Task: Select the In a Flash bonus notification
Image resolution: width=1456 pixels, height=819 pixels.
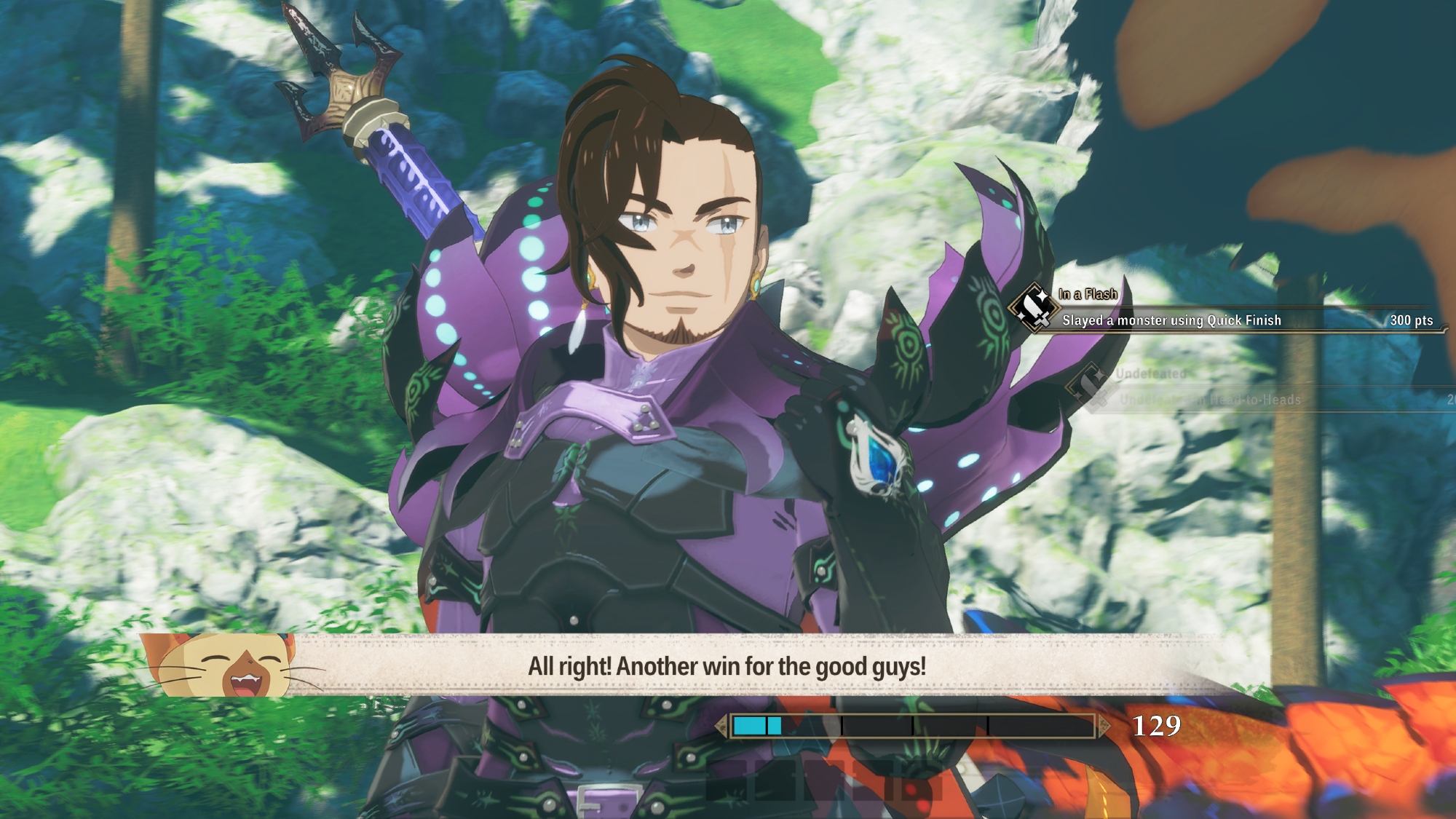Action: (1223, 311)
